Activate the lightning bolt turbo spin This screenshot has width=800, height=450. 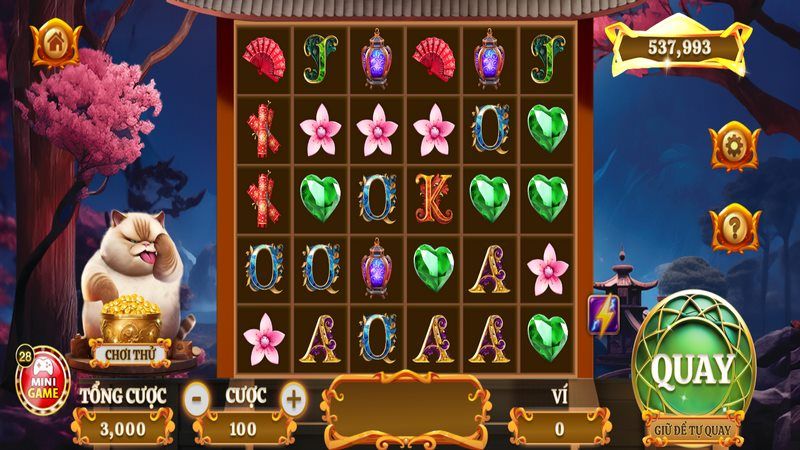pos(603,314)
